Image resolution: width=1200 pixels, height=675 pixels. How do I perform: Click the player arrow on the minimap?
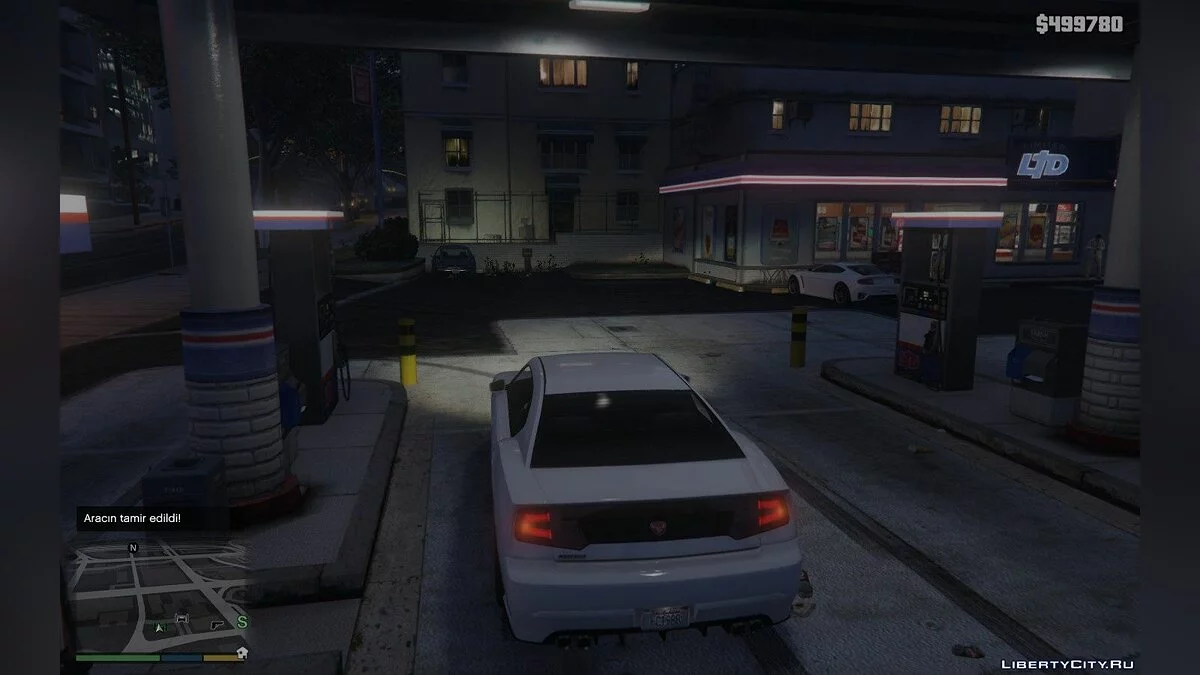tap(157, 627)
